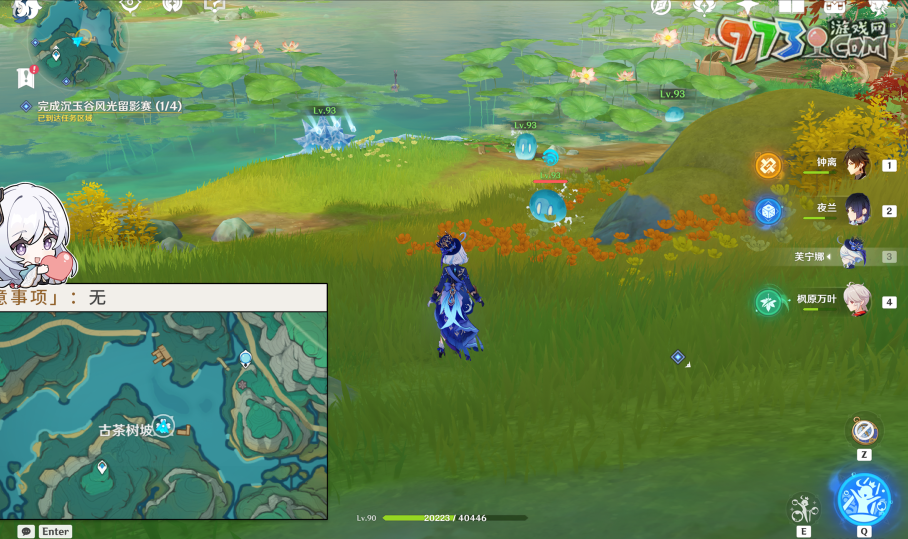This screenshot has width=908, height=539.
Task: Open the chat box speech bubble
Action: [26, 531]
